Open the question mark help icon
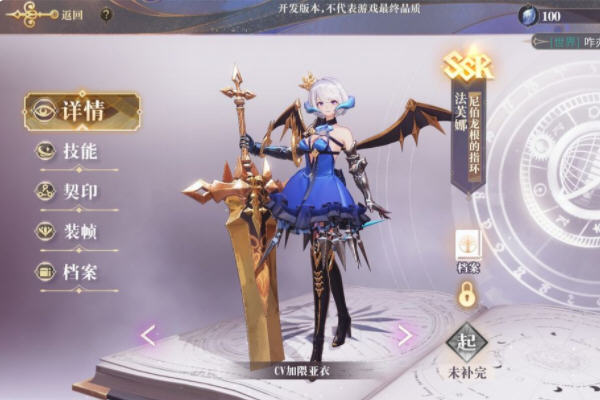 [107, 15]
